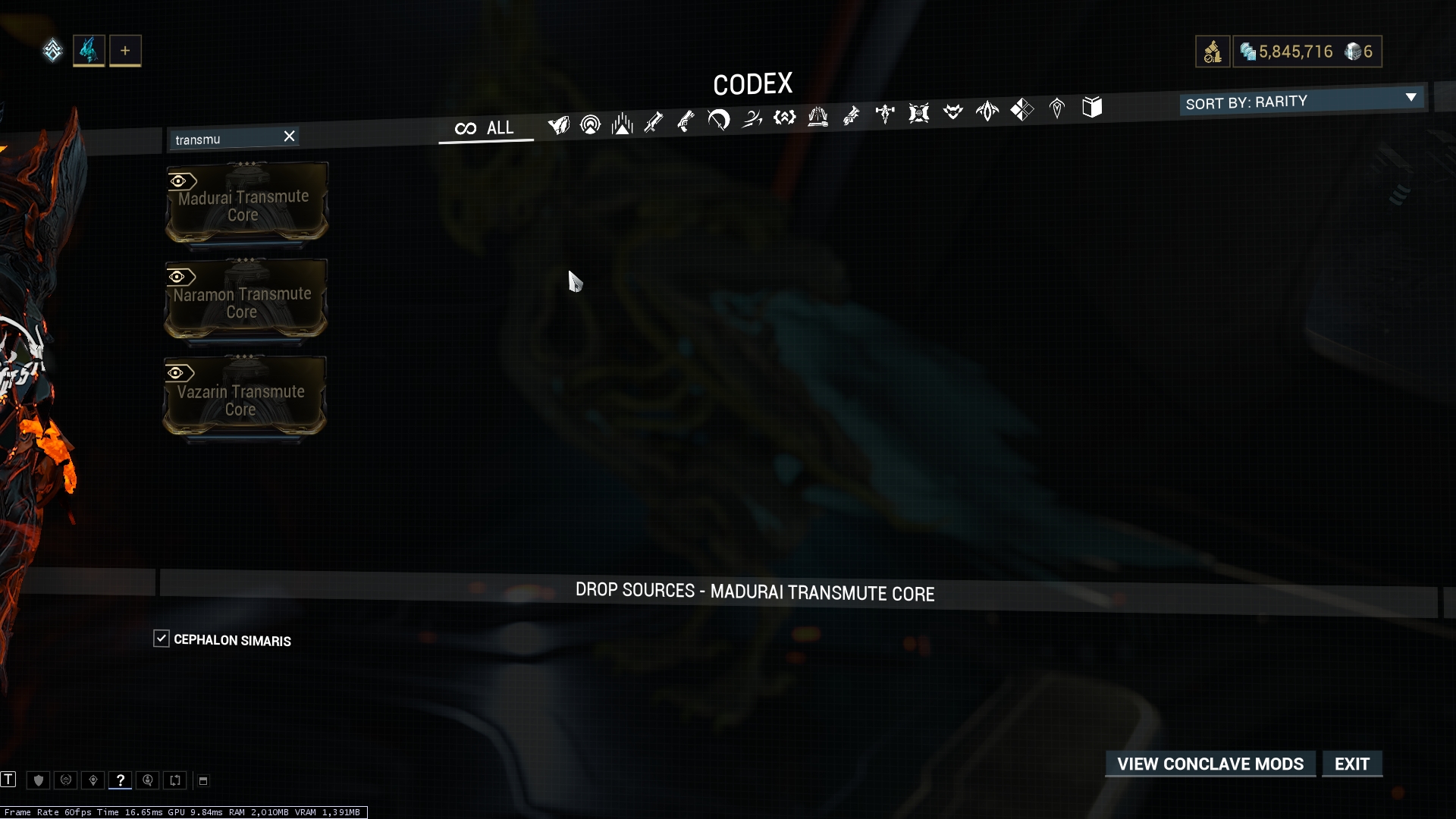Viewport: 1456px width, 819px height.
Task: Click the player lookup magnifier icon in bottom toolbar
Action: tap(148, 780)
